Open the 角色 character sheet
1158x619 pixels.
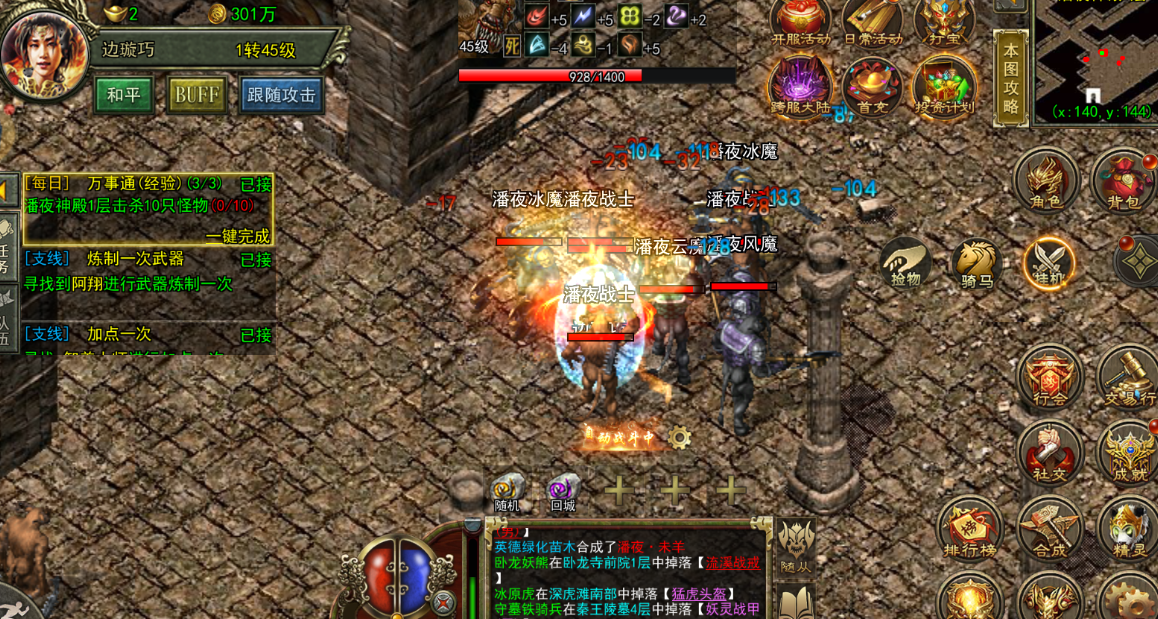(x=1046, y=180)
